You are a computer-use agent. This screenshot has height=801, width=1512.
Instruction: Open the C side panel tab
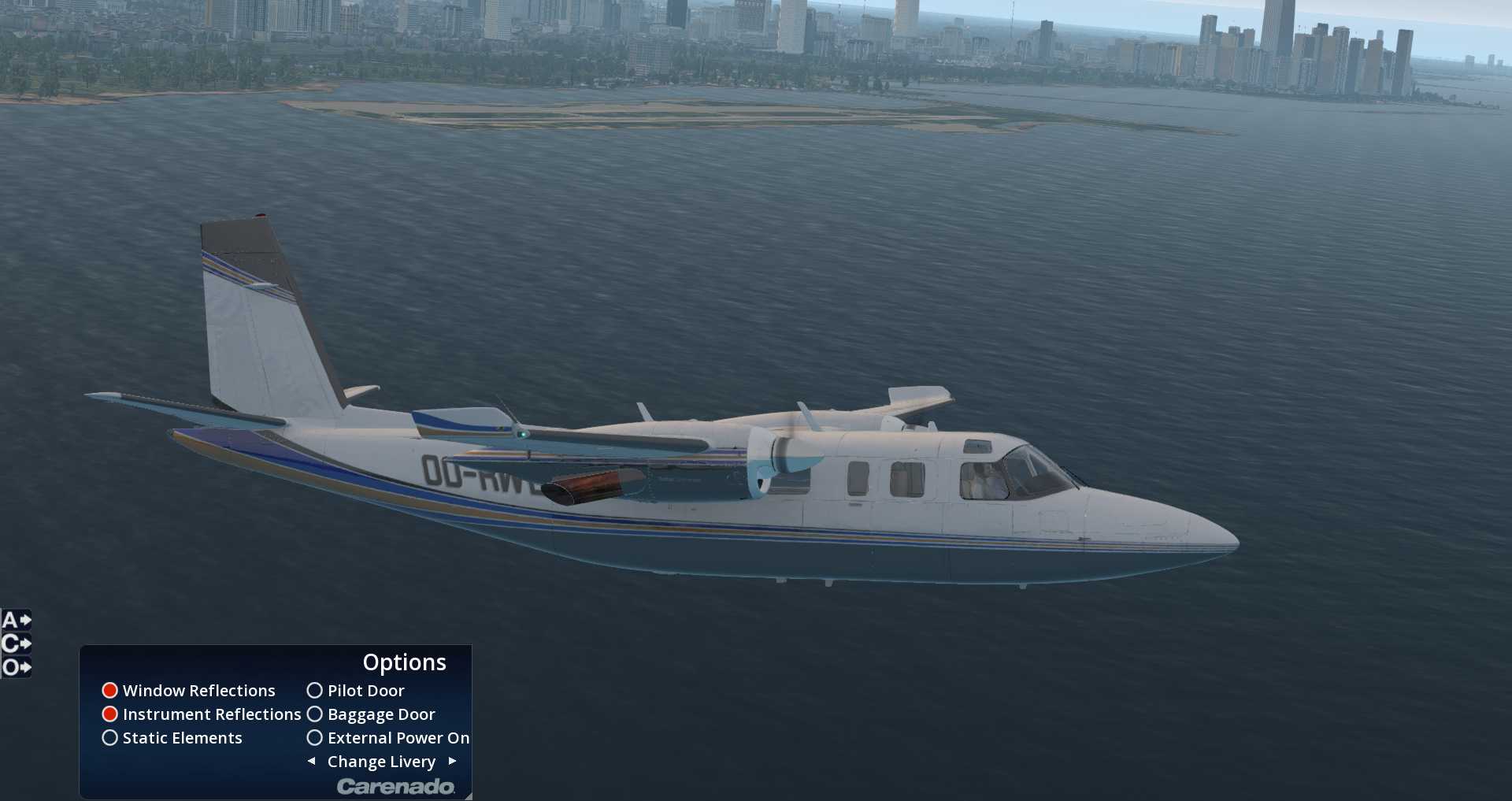click(x=16, y=644)
